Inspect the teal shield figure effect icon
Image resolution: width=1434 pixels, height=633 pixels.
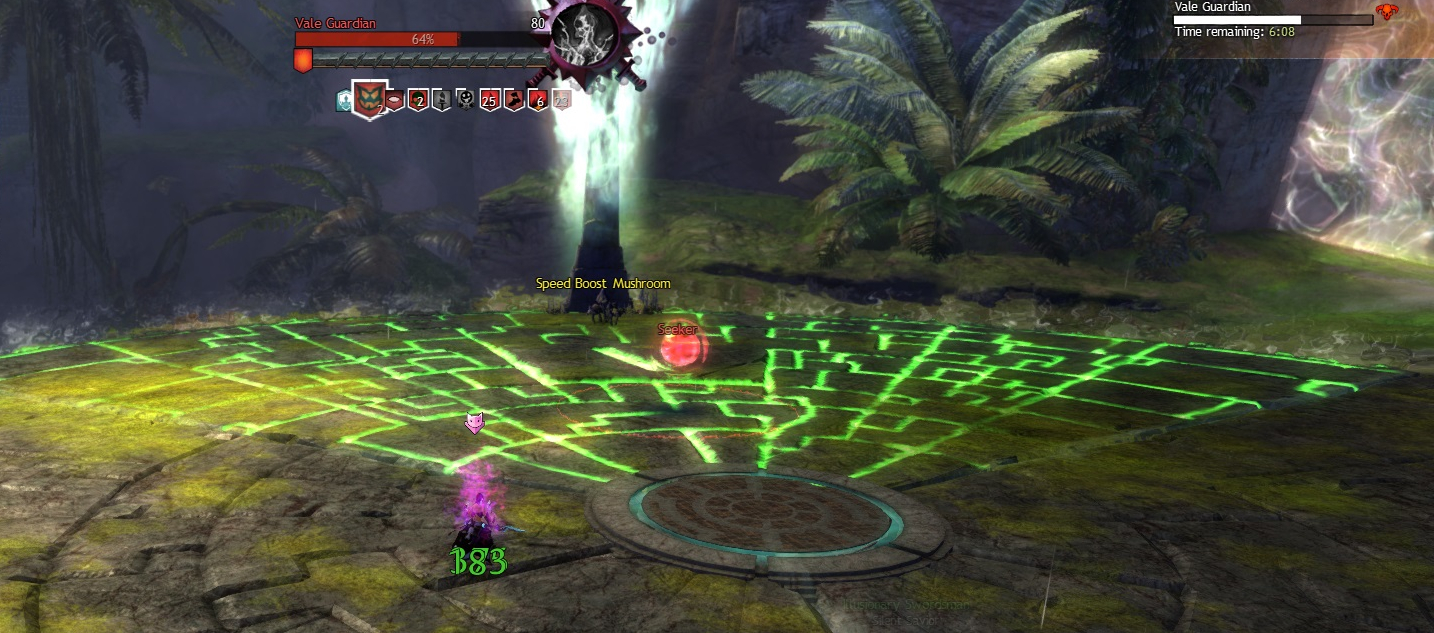coord(344,99)
